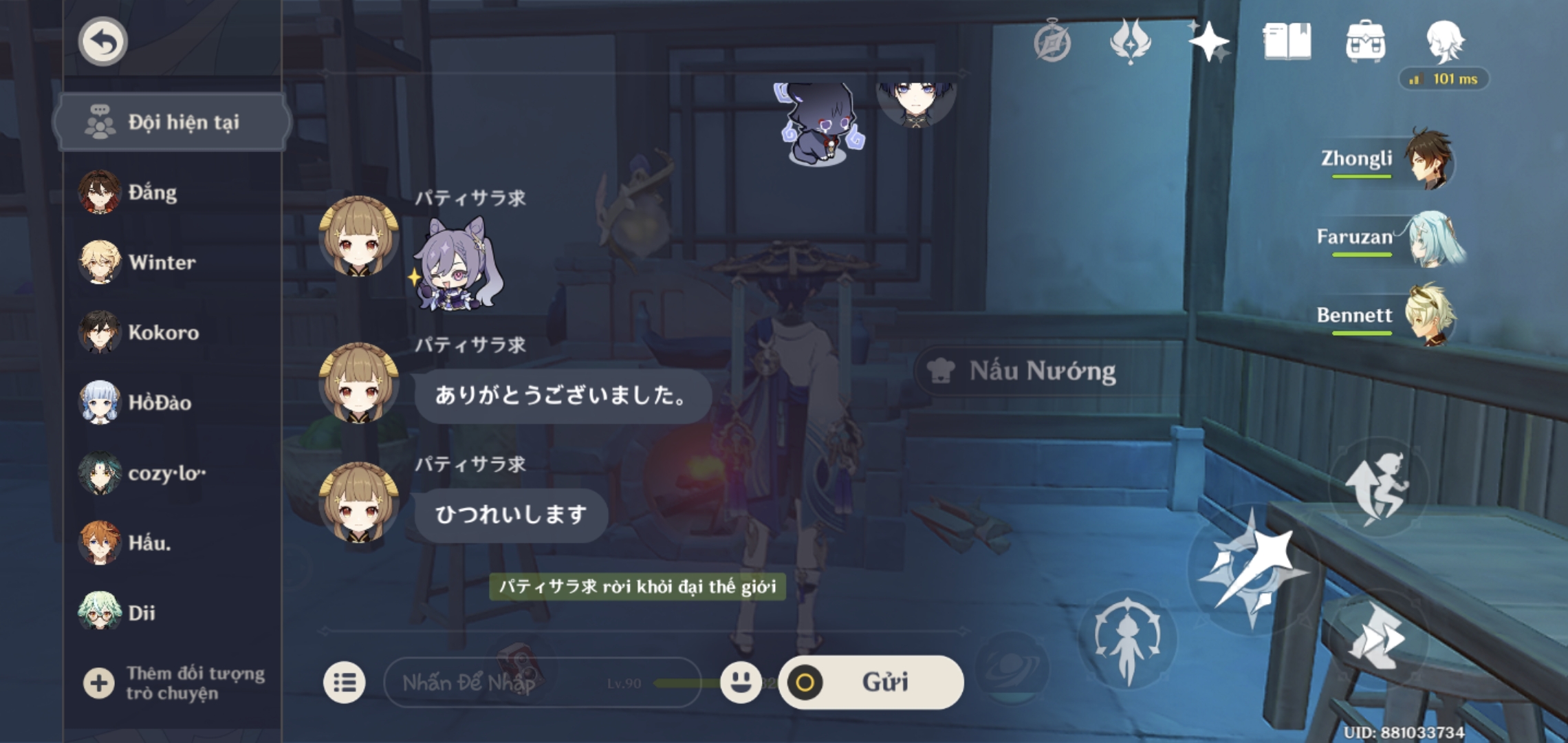Click the back arrow icon

pyautogui.click(x=102, y=41)
